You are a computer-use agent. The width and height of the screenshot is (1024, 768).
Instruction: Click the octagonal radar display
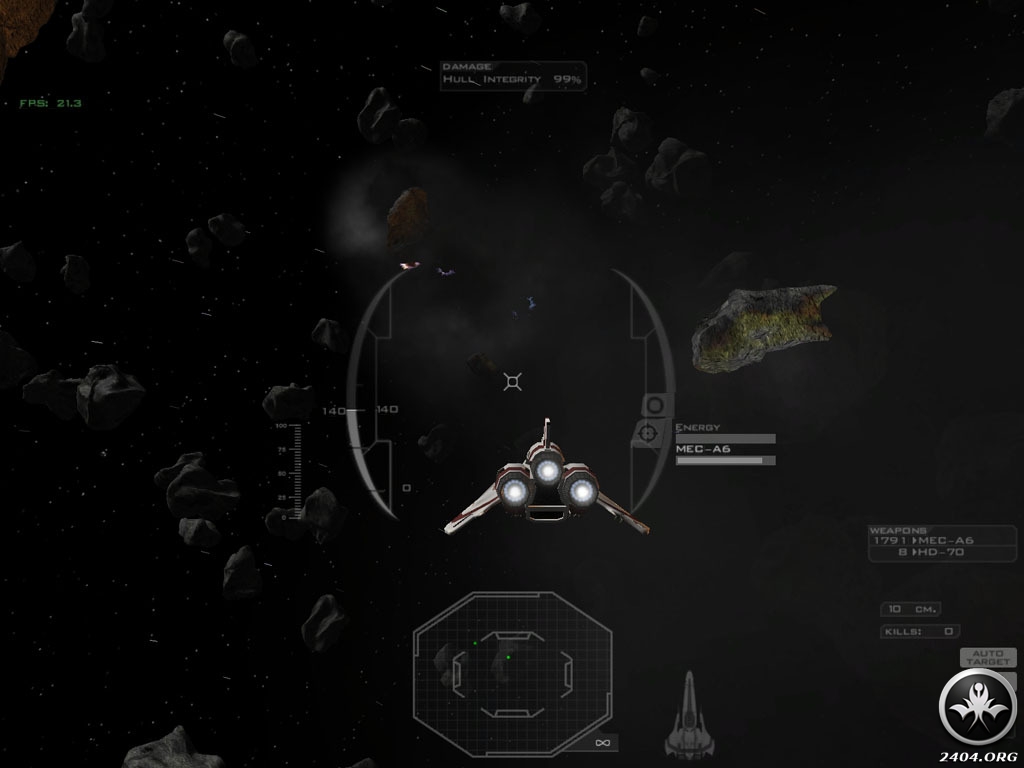pos(512,660)
